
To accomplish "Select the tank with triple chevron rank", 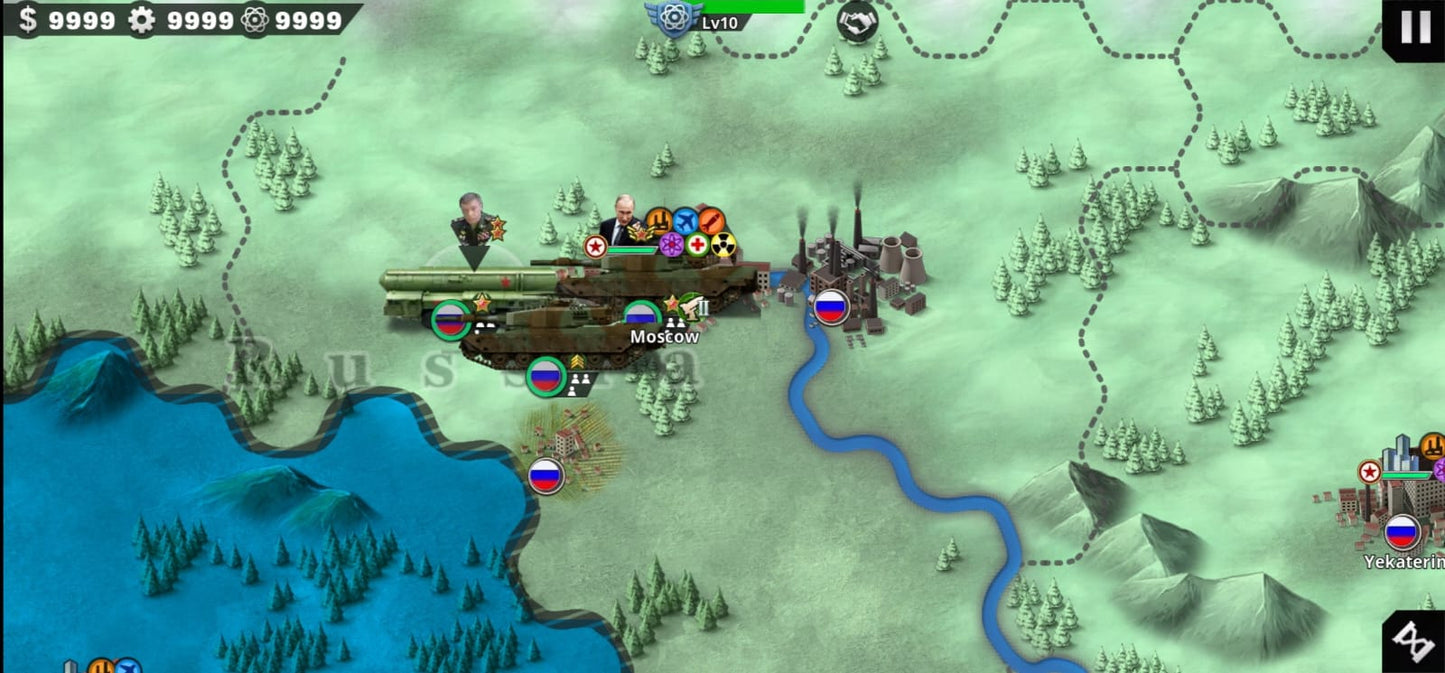I will 545,376.
